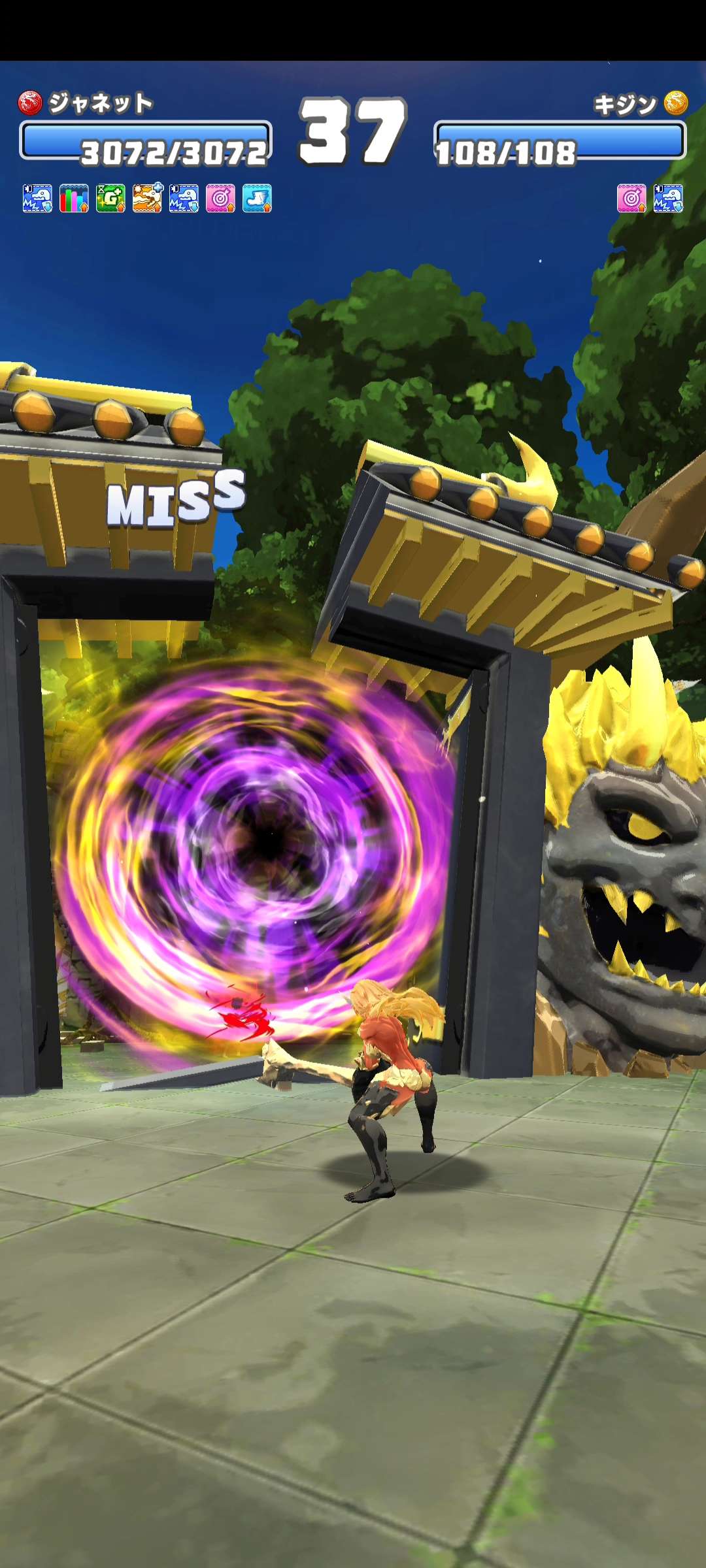Select the green G+ buff icon
Screen dimensions: 706x1568
click(x=110, y=198)
